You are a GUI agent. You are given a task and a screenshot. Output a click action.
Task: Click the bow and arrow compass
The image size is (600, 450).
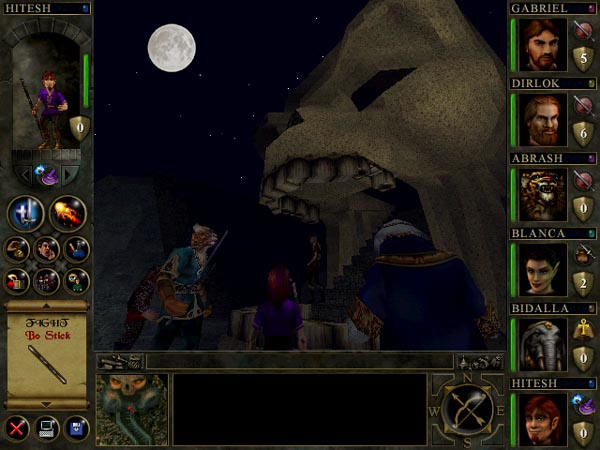pyautogui.click(x=468, y=409)
